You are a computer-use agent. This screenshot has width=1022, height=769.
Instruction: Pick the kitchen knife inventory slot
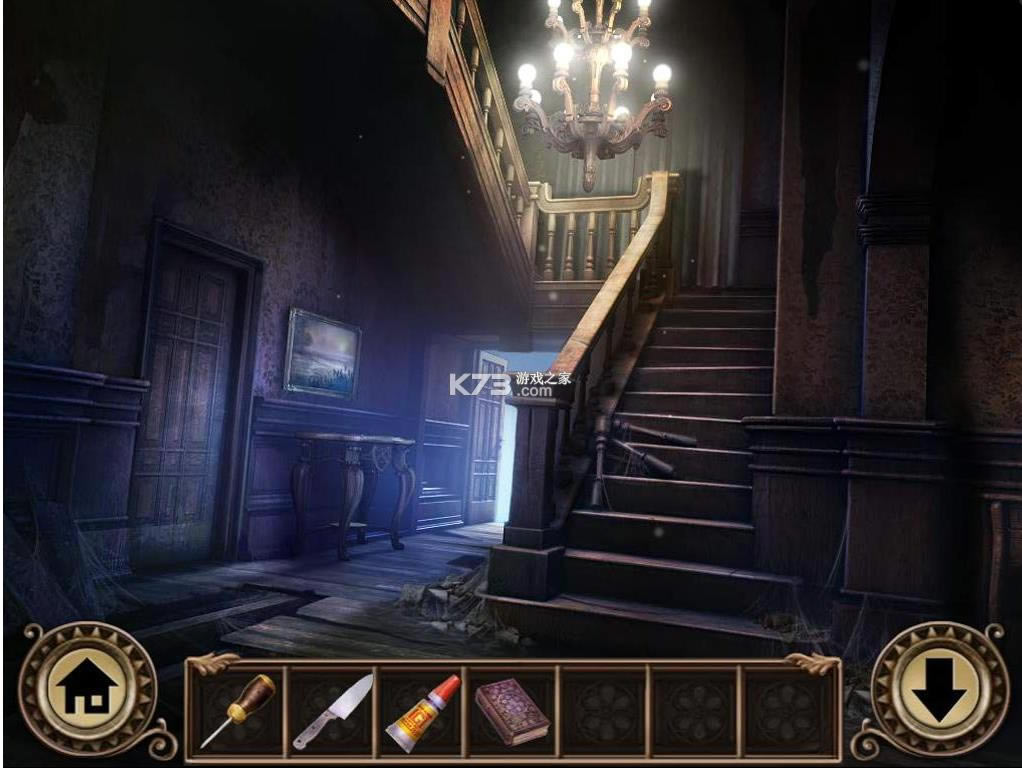pyautogui.click(x=332, y=711)
